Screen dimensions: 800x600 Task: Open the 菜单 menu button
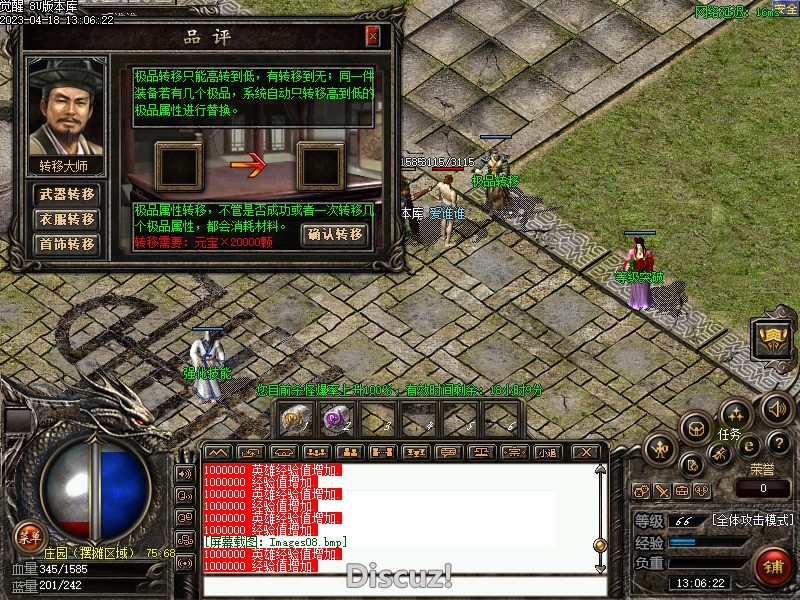click(x=29, y=535)
